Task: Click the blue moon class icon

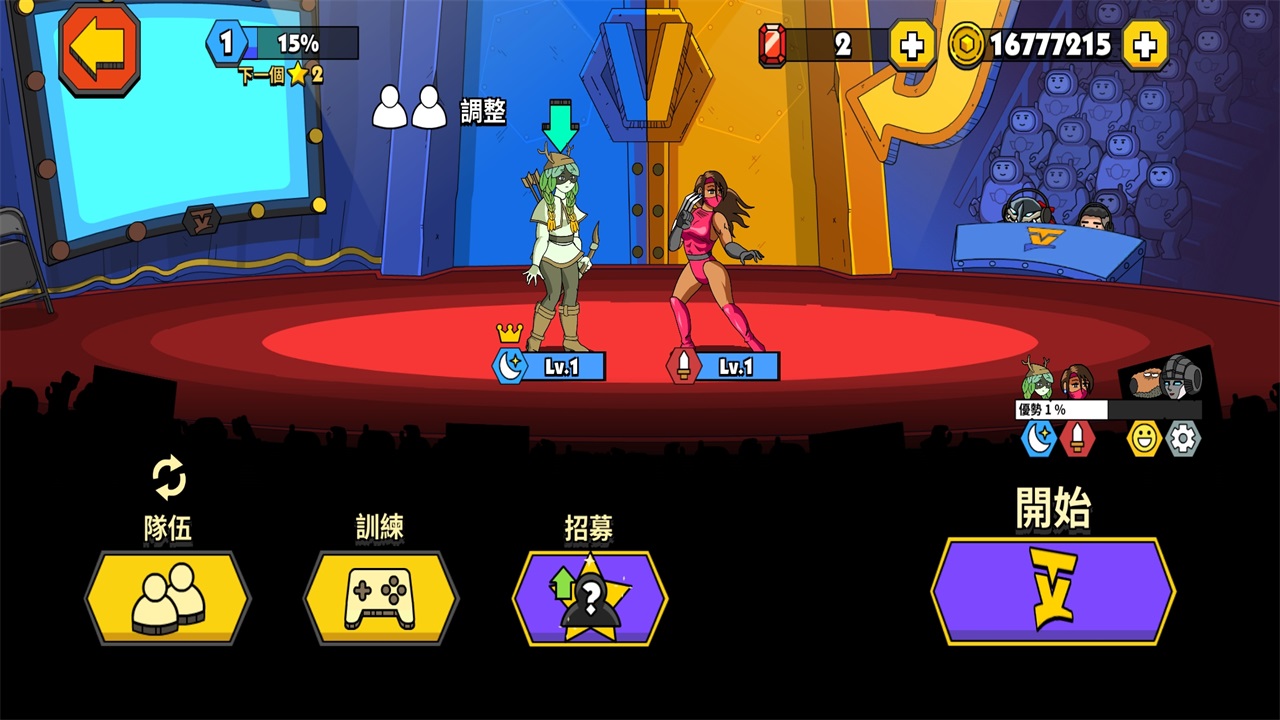Action: (1039, 438)
